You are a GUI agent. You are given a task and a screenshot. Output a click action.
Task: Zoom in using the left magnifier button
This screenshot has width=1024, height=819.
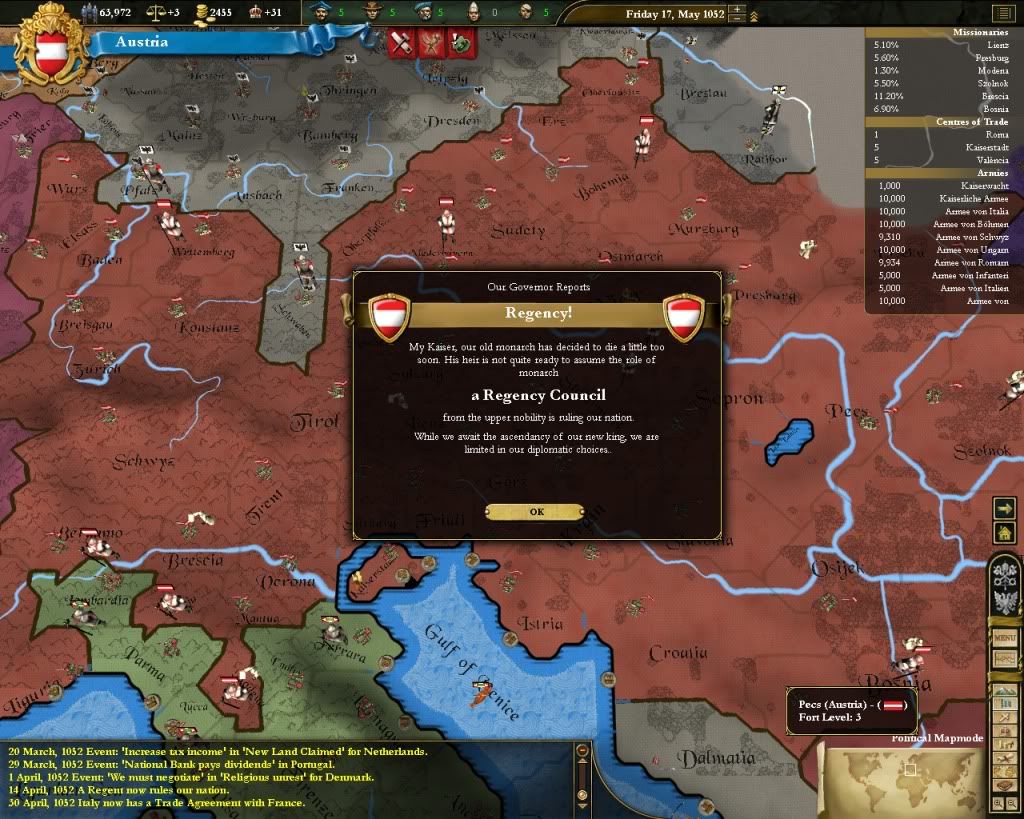(999, 802)
